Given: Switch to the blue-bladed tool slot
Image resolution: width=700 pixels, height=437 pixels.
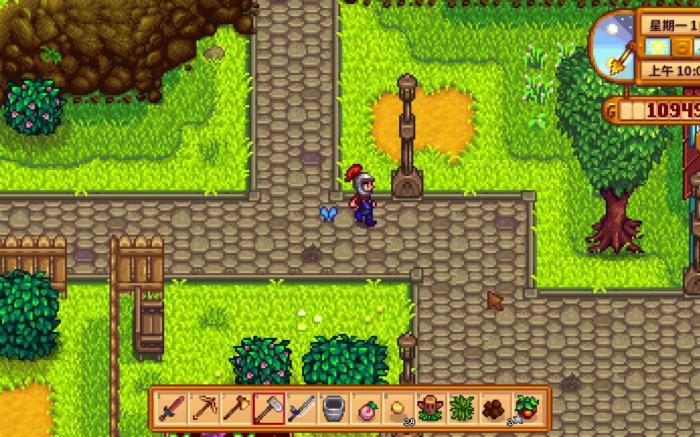Looking at the screenshot, I should [x=301, y=408].
